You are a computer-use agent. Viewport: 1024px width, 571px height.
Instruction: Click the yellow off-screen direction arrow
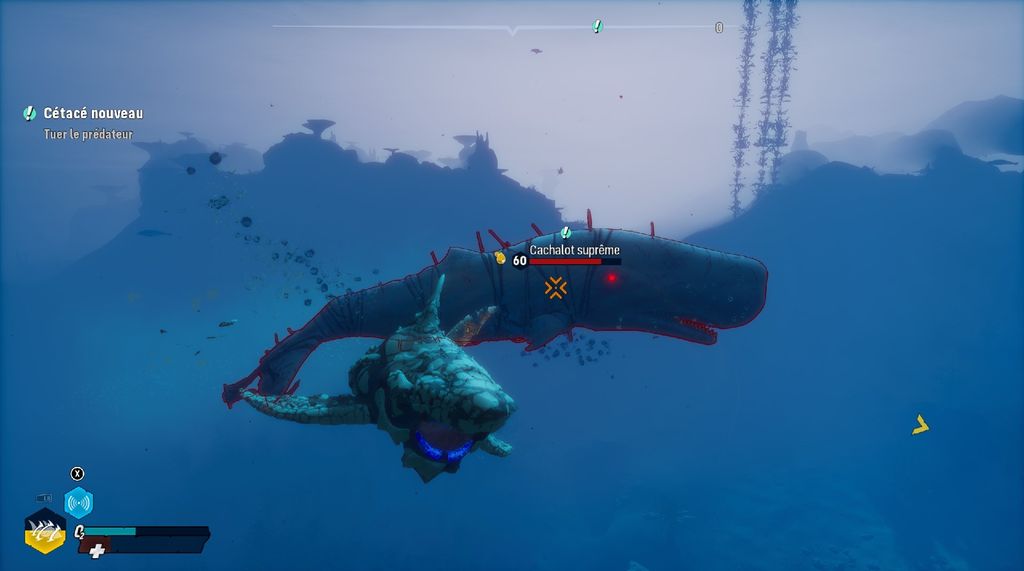(920, 425)
